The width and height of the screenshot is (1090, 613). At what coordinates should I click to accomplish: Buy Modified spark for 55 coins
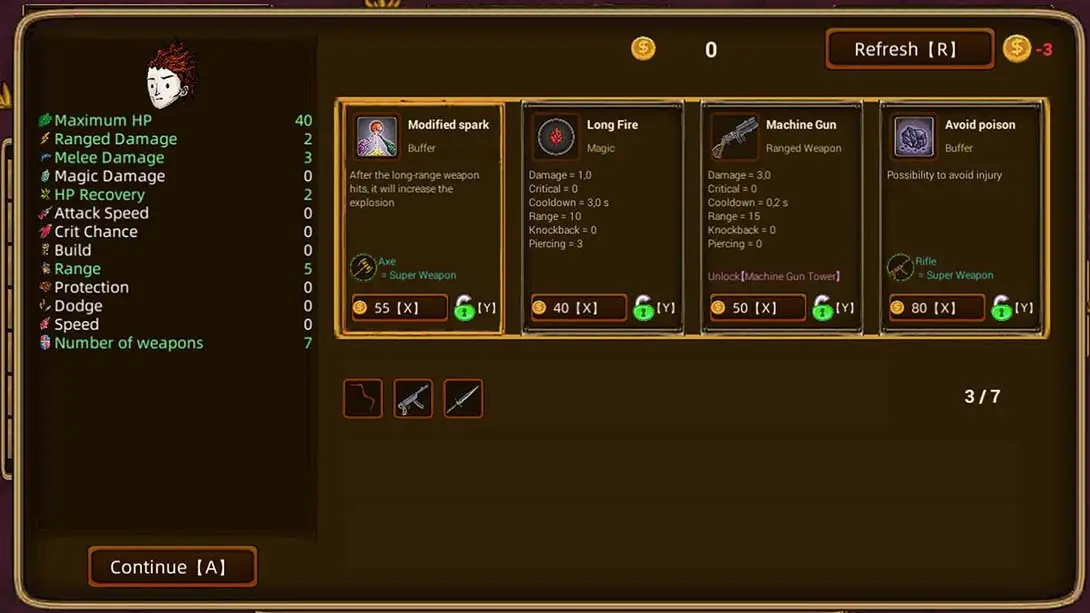(399, 308)
